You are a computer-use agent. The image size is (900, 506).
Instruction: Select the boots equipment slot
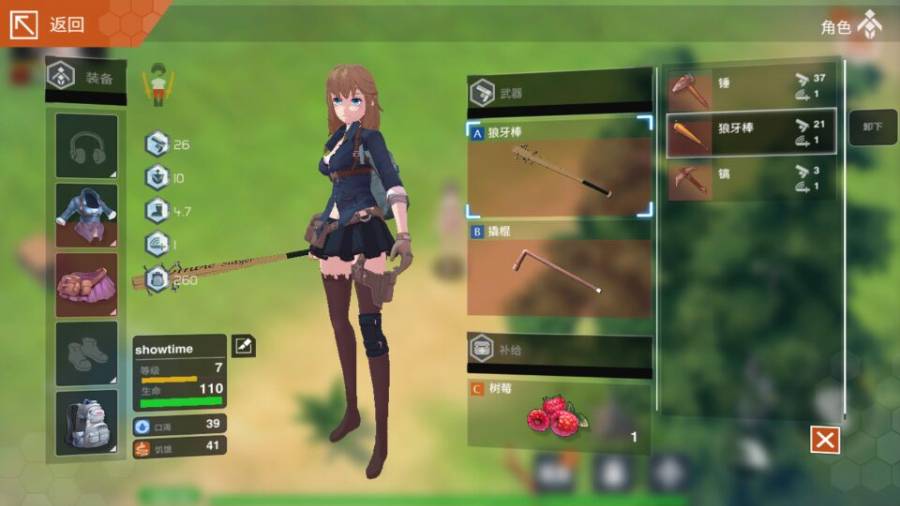(x=86, y=353)
